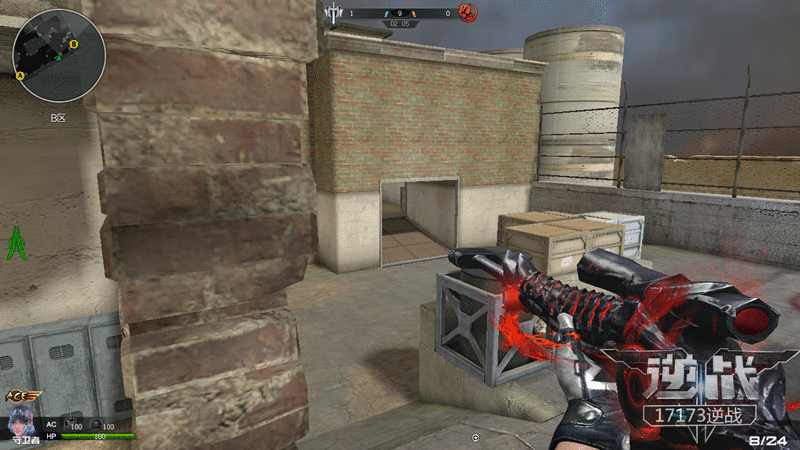This screenshot has width=800, height=450.
Task: Click the red beast team emblem
Action: click(467, 13)
